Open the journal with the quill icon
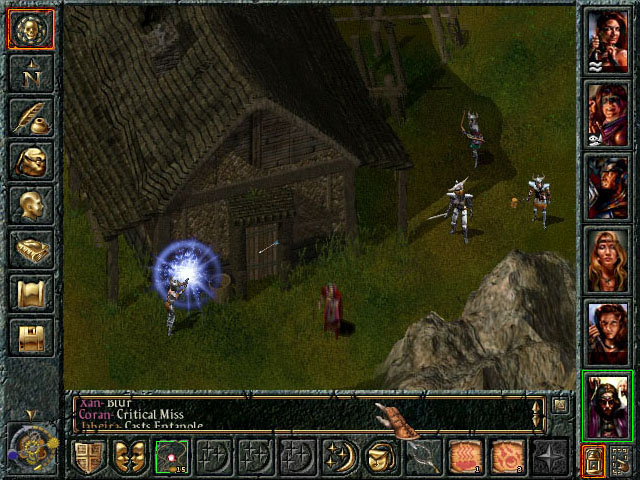The width and height of the screenshot is (640, 480). click(30, 117)
